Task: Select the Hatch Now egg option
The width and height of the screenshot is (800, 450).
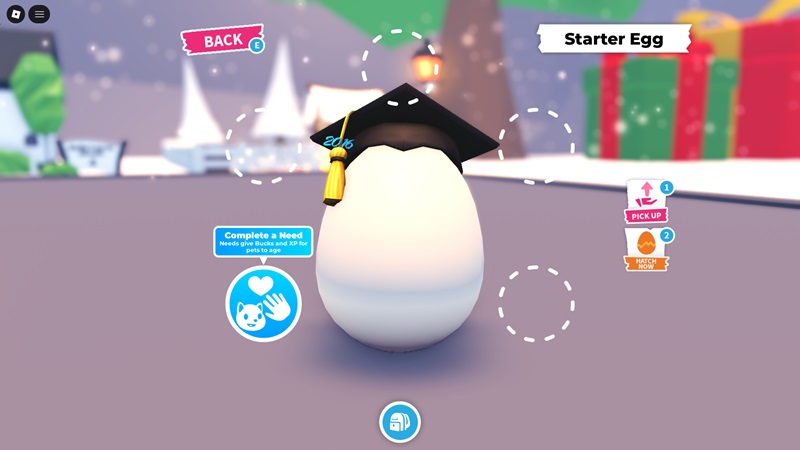Action: point(646,250)
